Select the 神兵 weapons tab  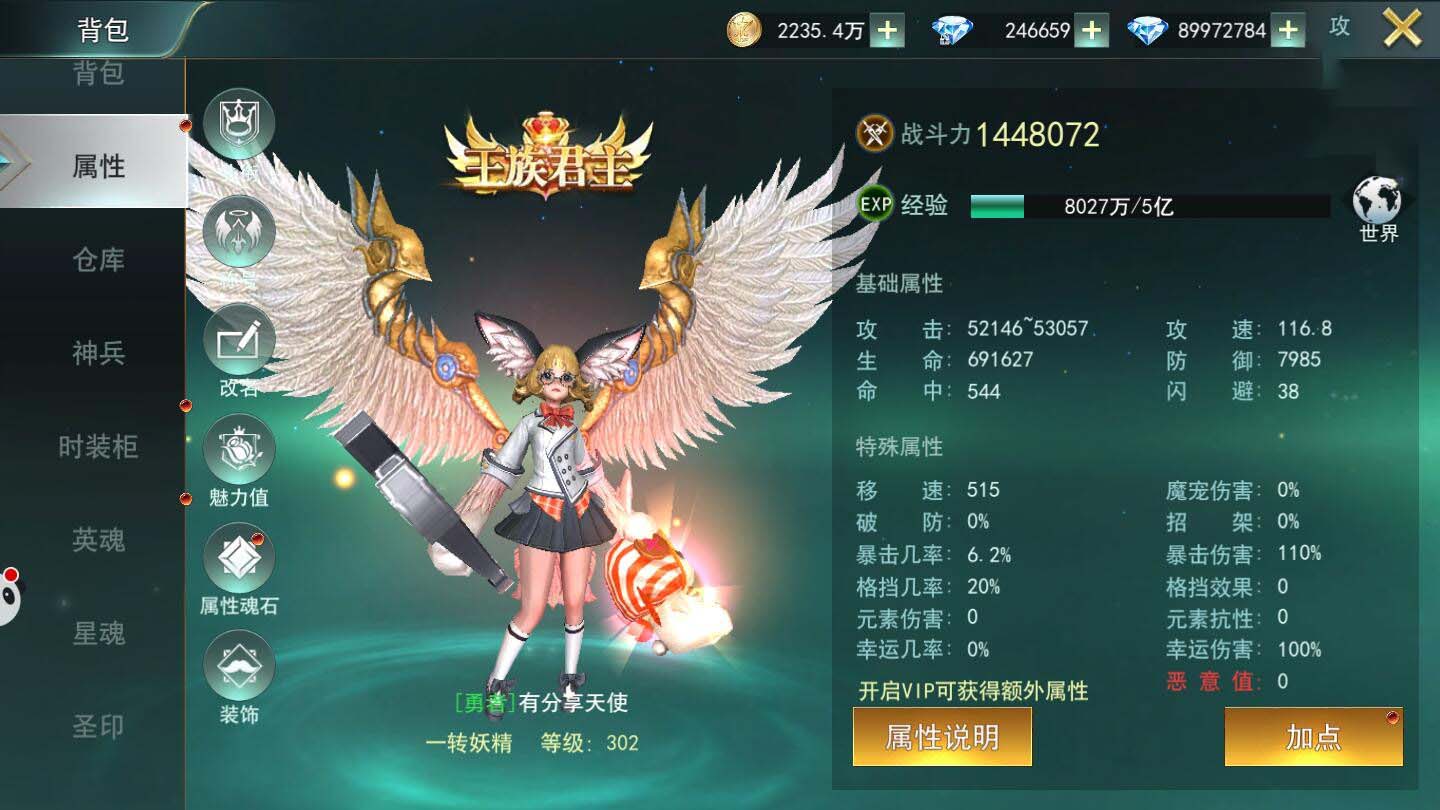(100, 353)
